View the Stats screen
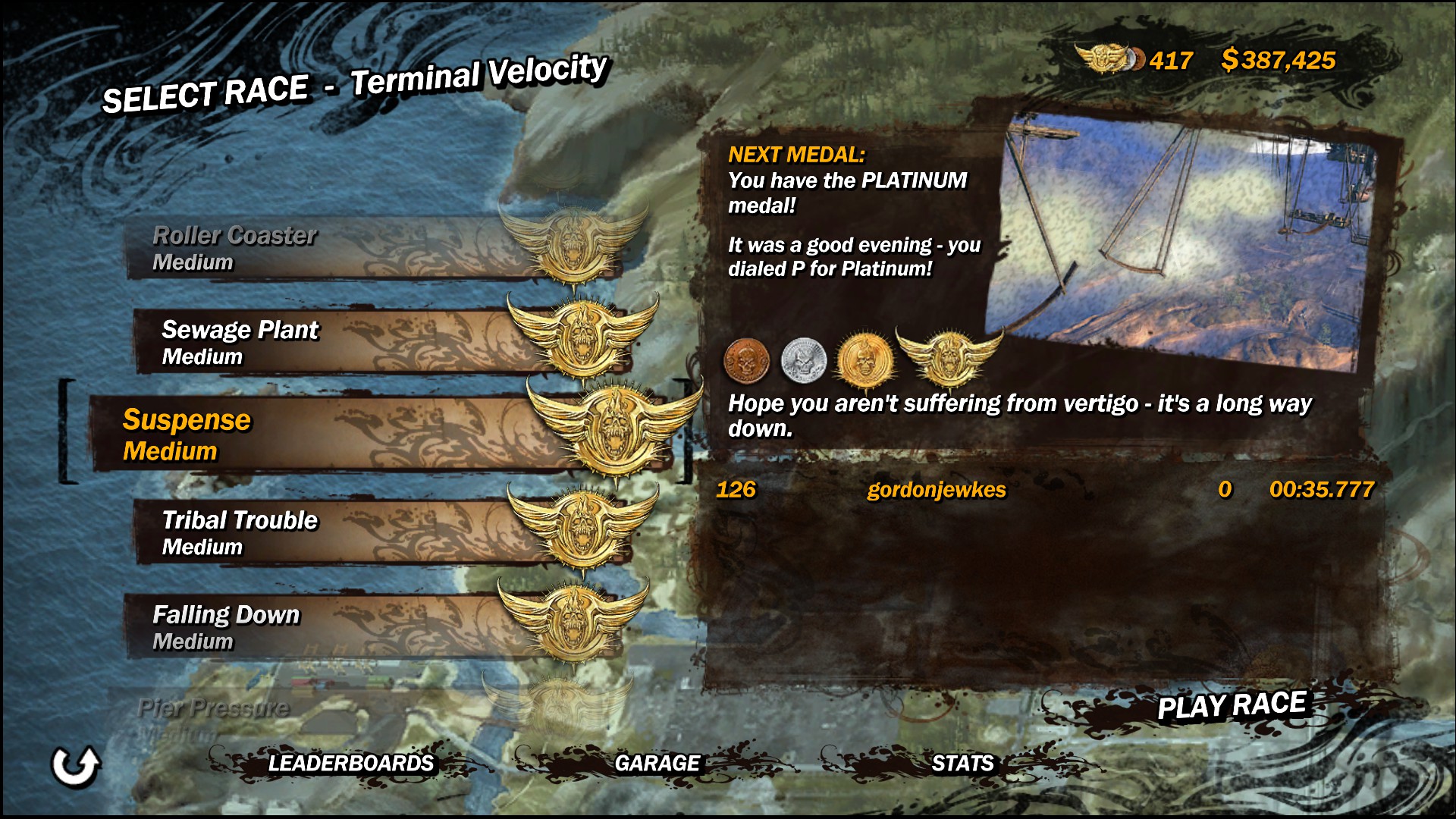 click(962, 763)
